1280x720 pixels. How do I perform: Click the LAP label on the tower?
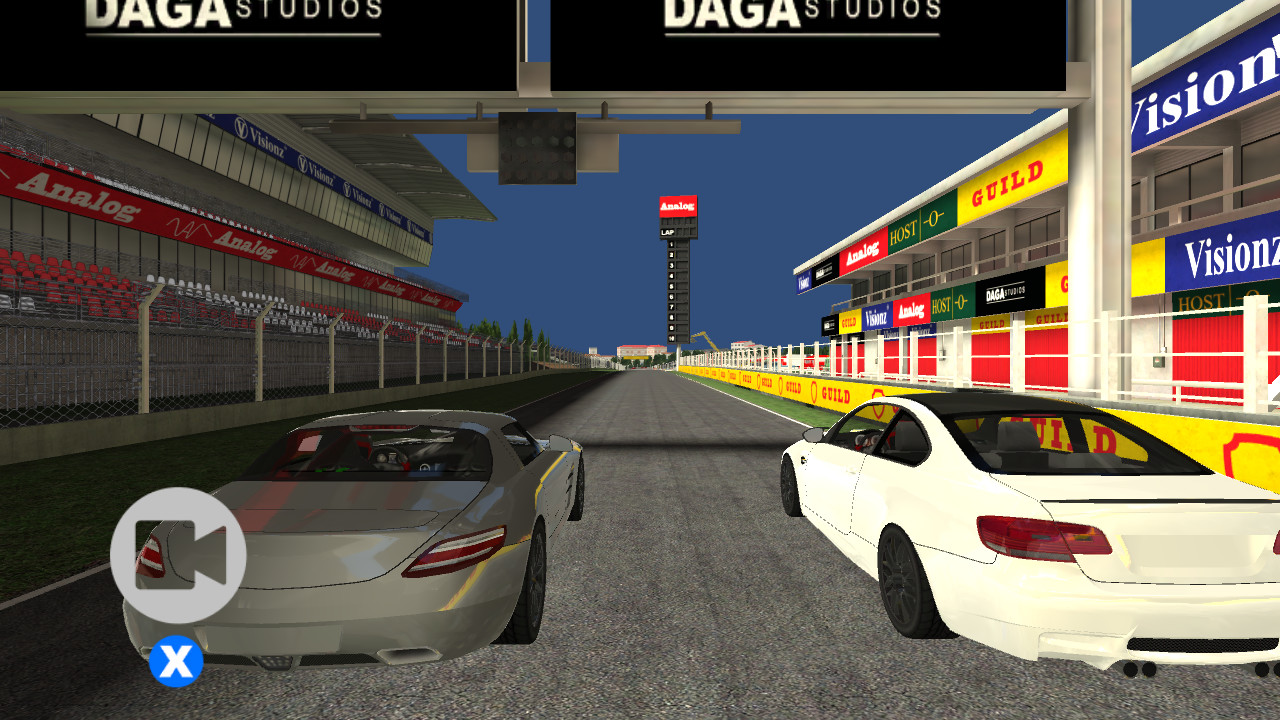point(668,231)
